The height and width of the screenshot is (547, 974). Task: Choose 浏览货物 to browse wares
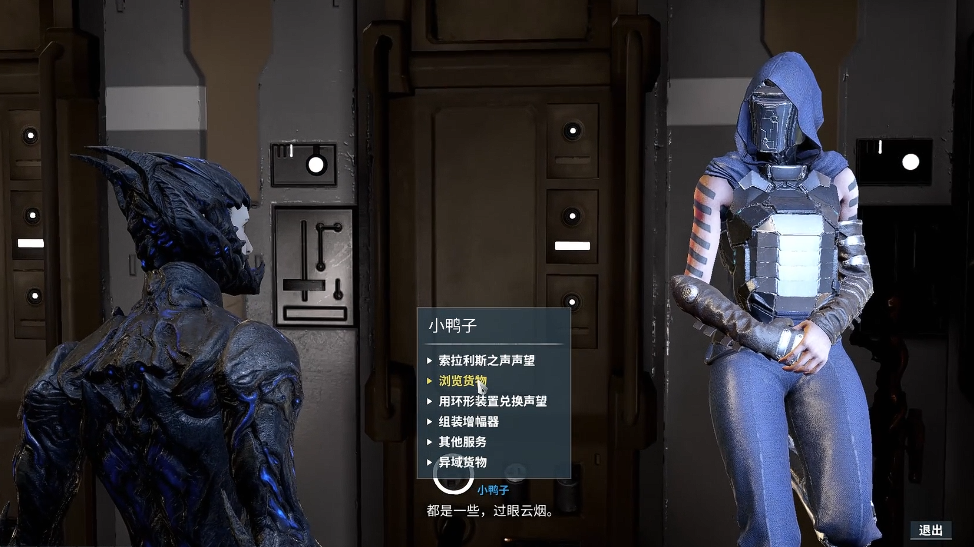click(x=462, y=381)
